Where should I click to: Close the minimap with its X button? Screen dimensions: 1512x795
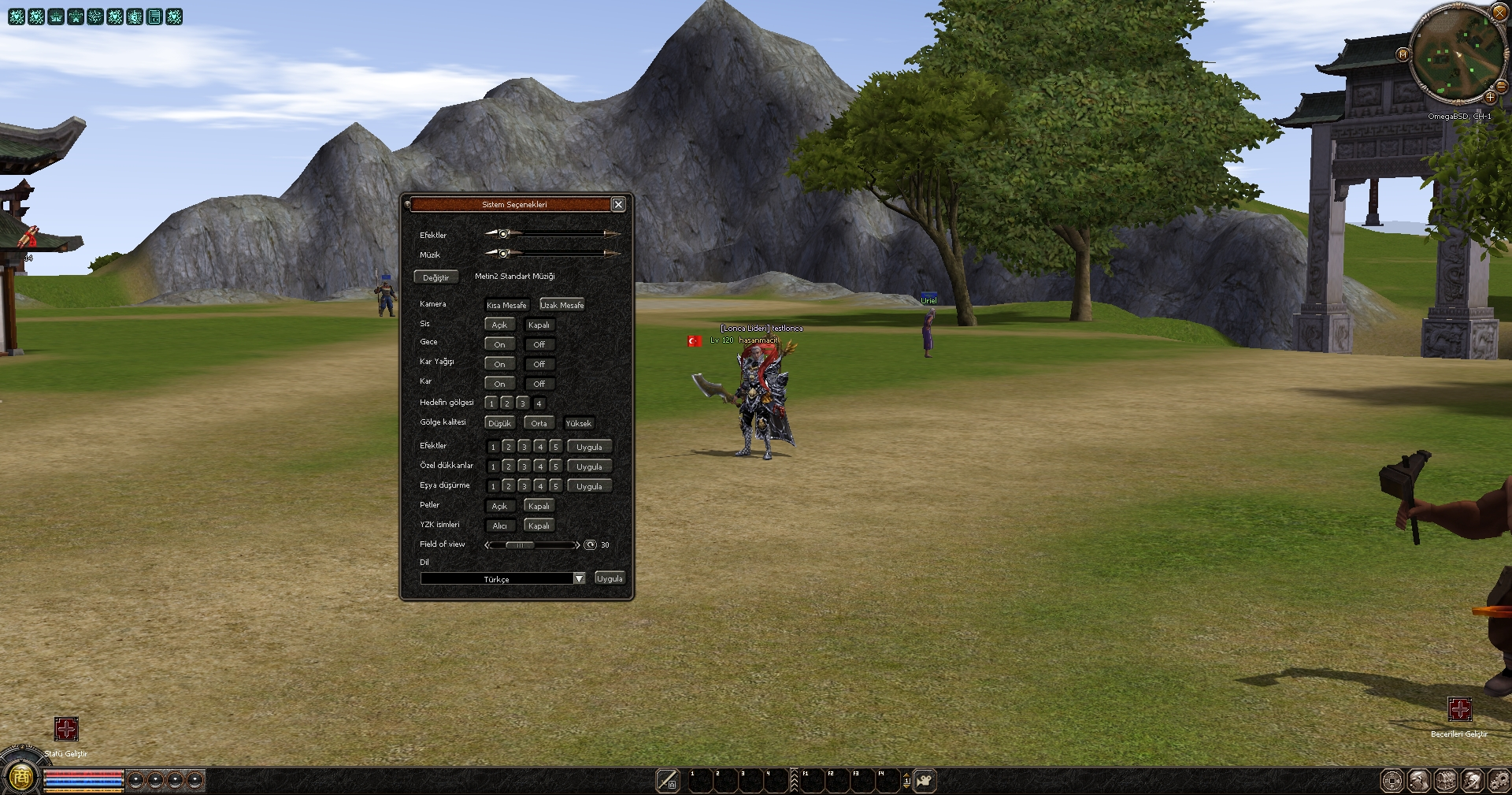click(x=1499, y=12)
